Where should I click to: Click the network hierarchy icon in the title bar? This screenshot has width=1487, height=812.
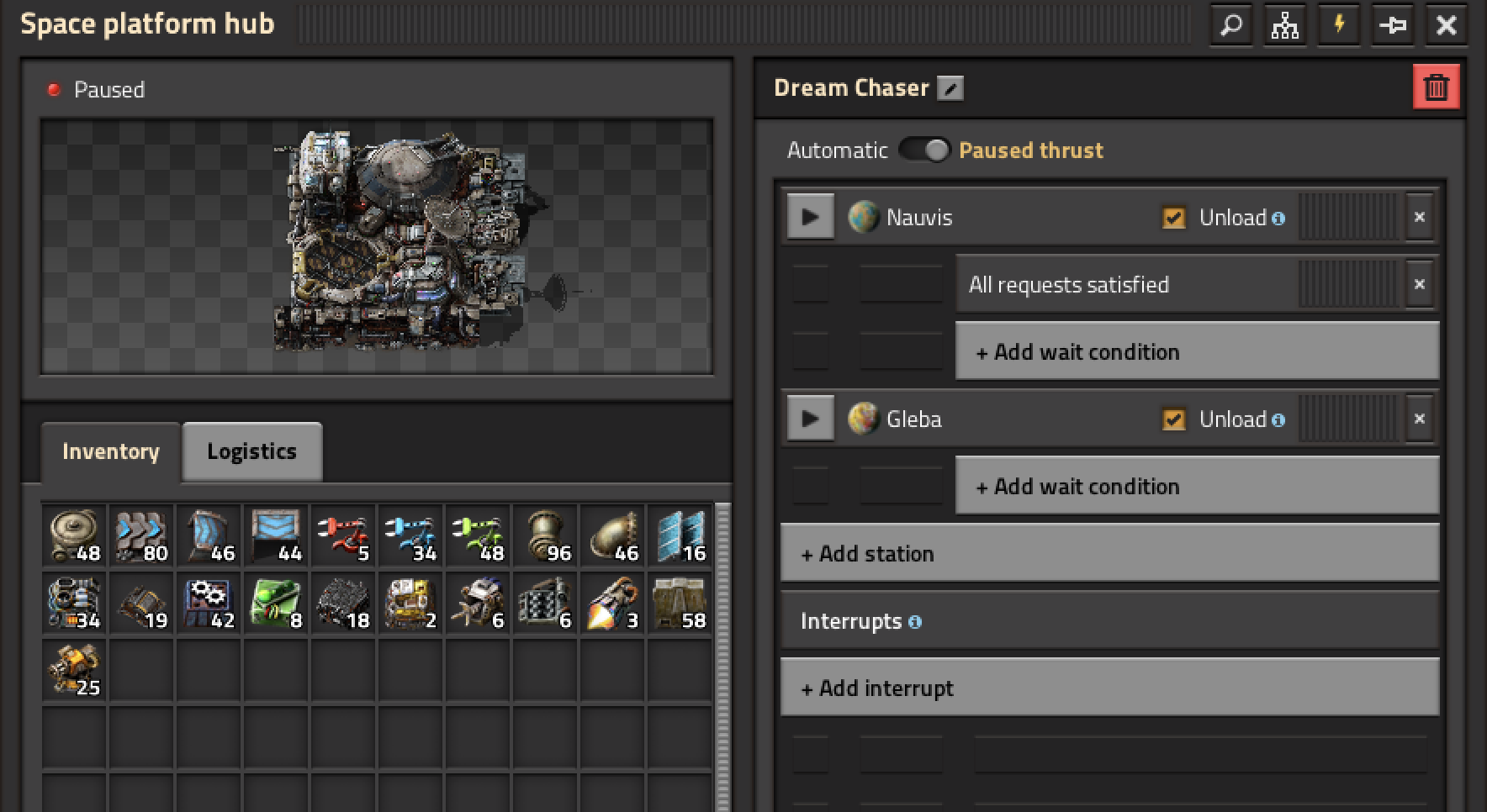coord(1285,25)
